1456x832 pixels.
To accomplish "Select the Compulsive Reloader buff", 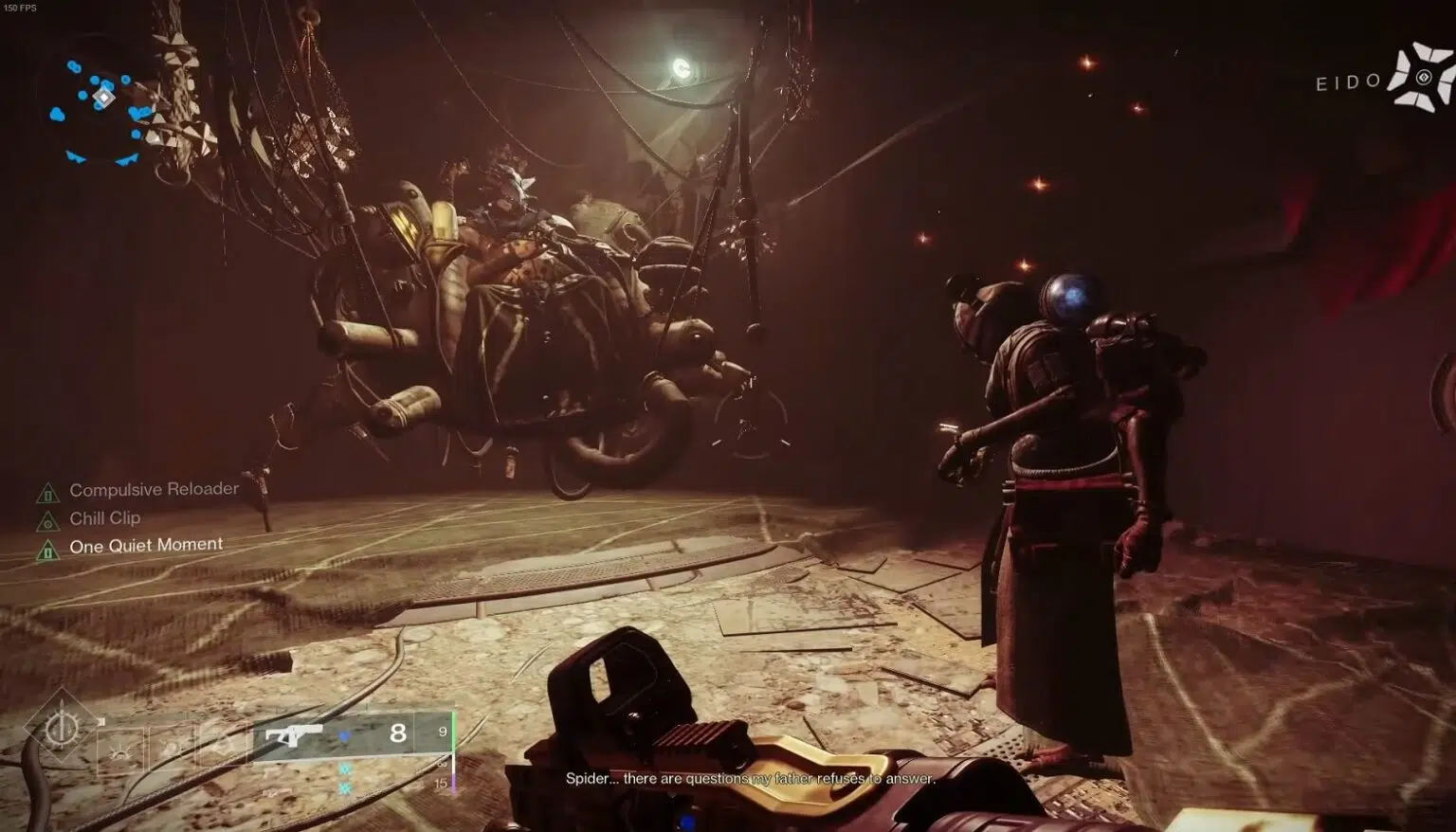I will (153, 490).
